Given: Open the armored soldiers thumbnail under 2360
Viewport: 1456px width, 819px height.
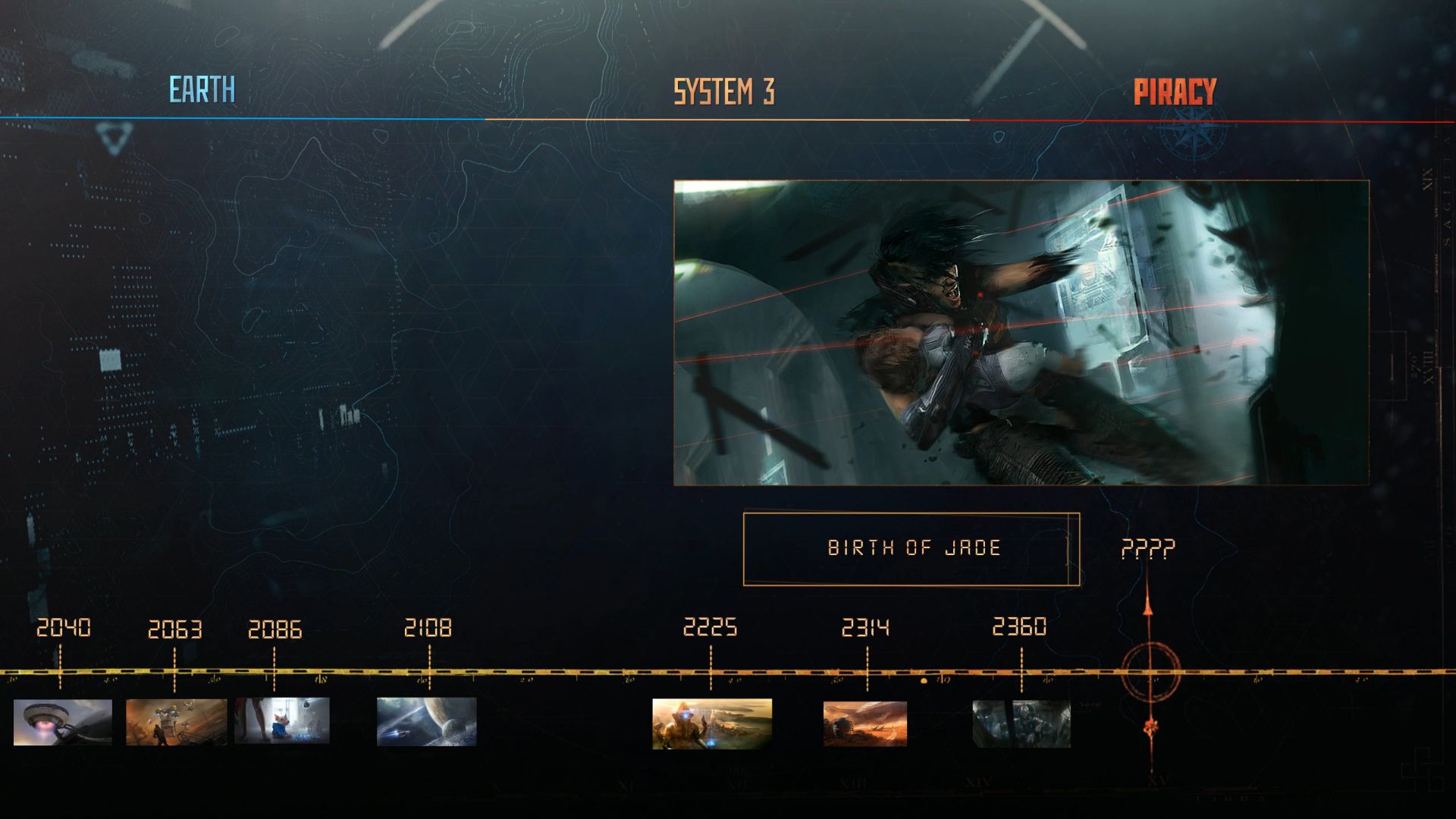Looking at the screenshot, I should 1021,724.
